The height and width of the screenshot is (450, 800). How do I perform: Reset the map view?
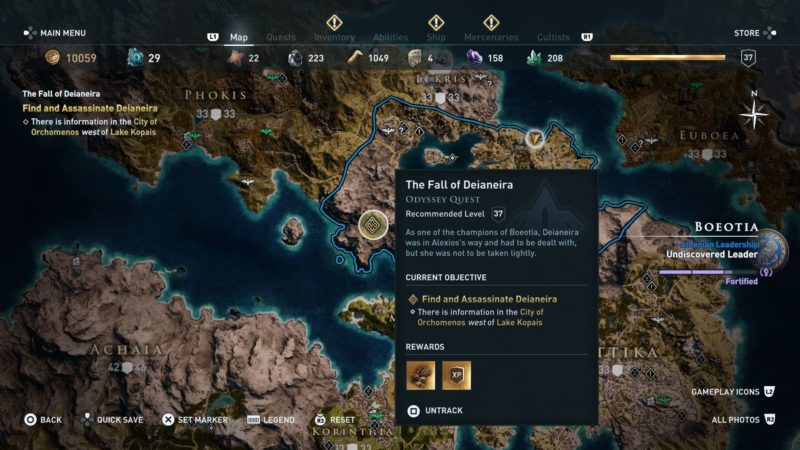pyautogui.click(x=335, y=420)
